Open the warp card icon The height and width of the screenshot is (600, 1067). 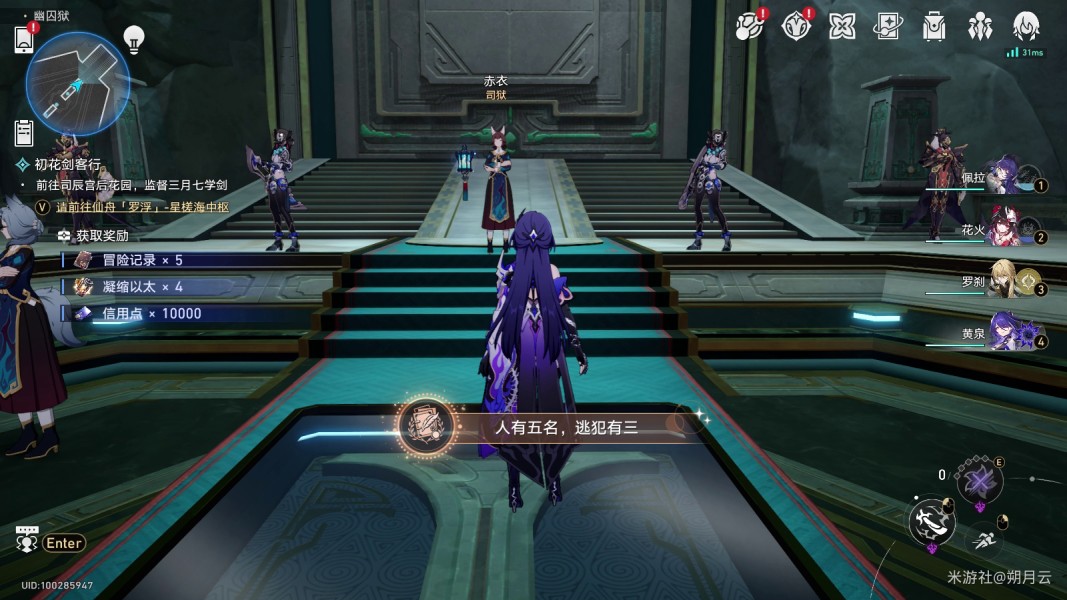[887, 26]
